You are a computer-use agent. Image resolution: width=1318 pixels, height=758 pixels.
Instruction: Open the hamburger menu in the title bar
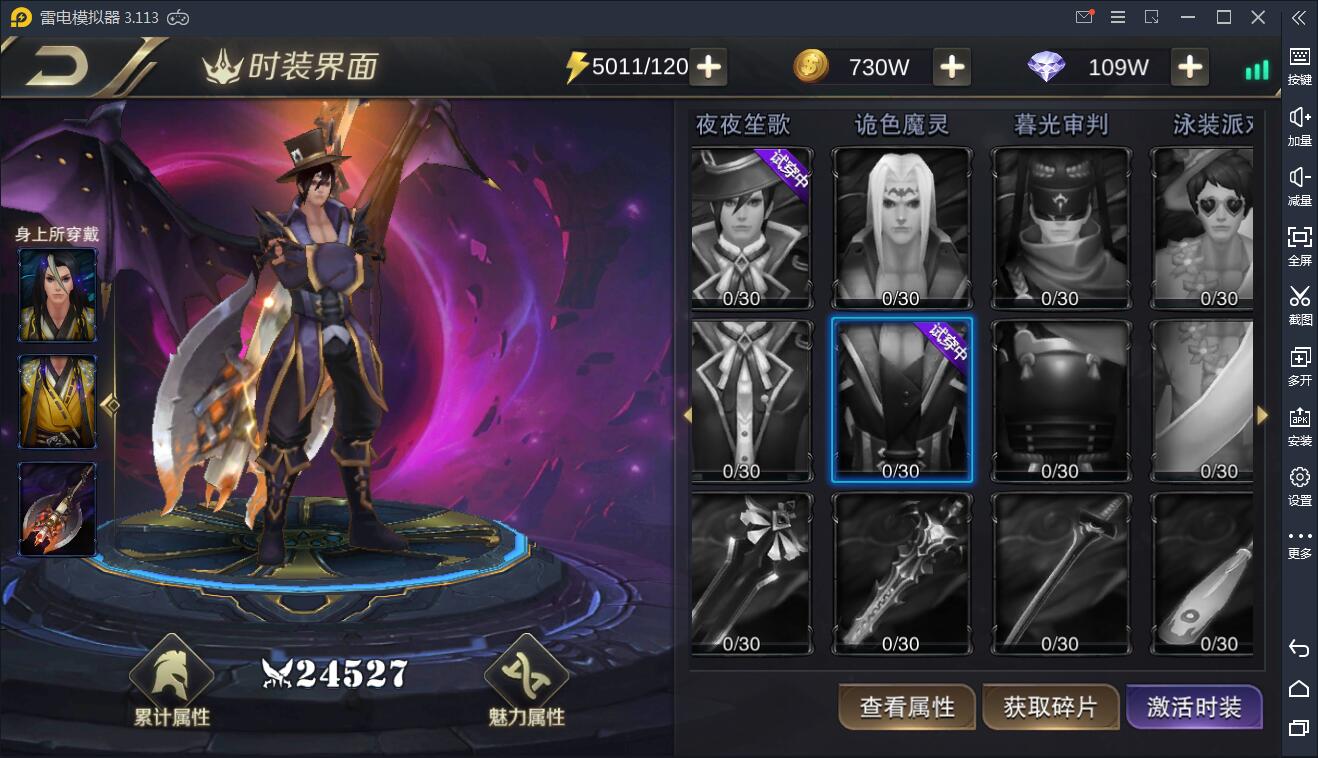point(1117,17)
